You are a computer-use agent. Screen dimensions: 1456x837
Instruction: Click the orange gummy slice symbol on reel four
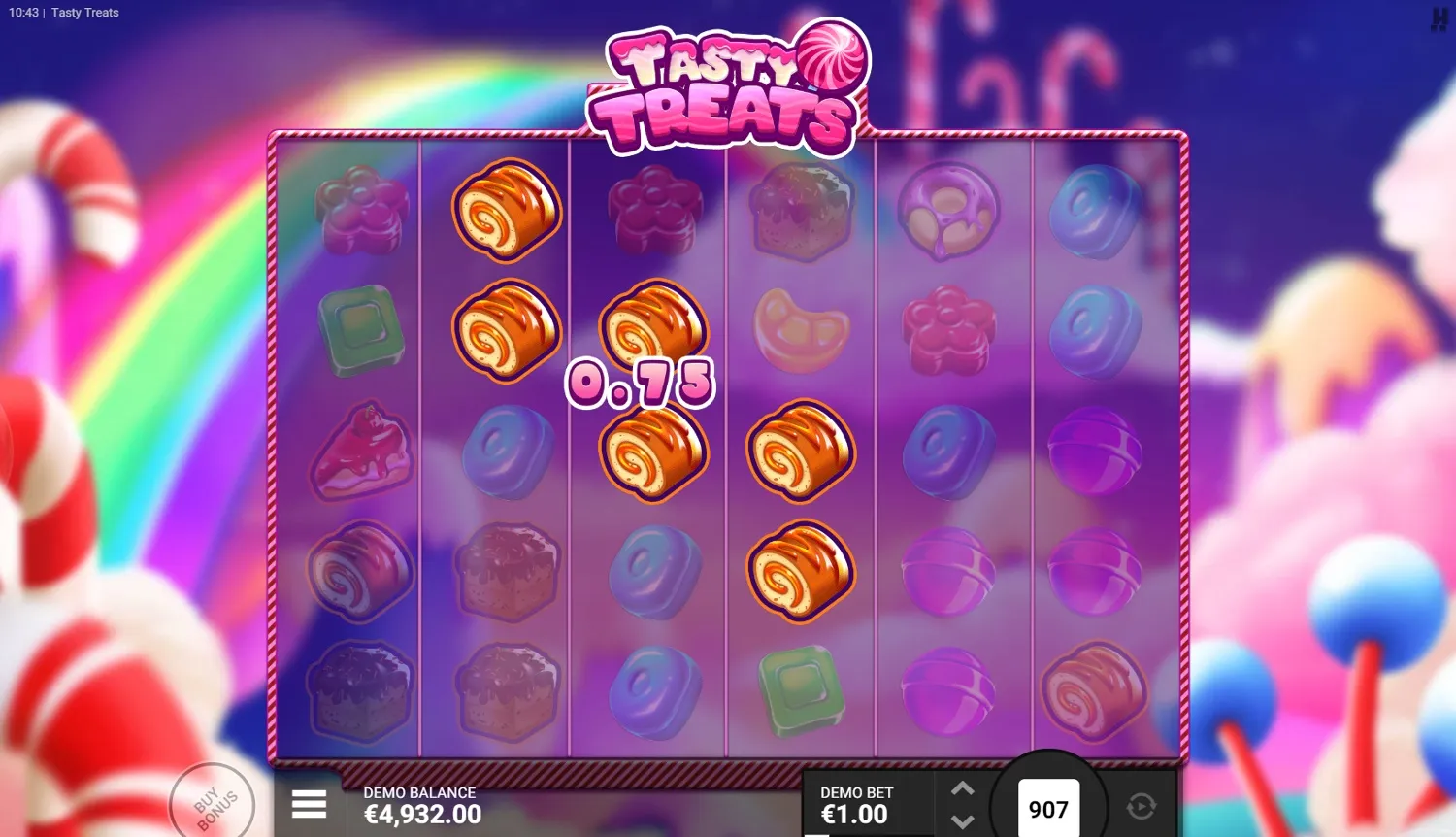point(799,330)
